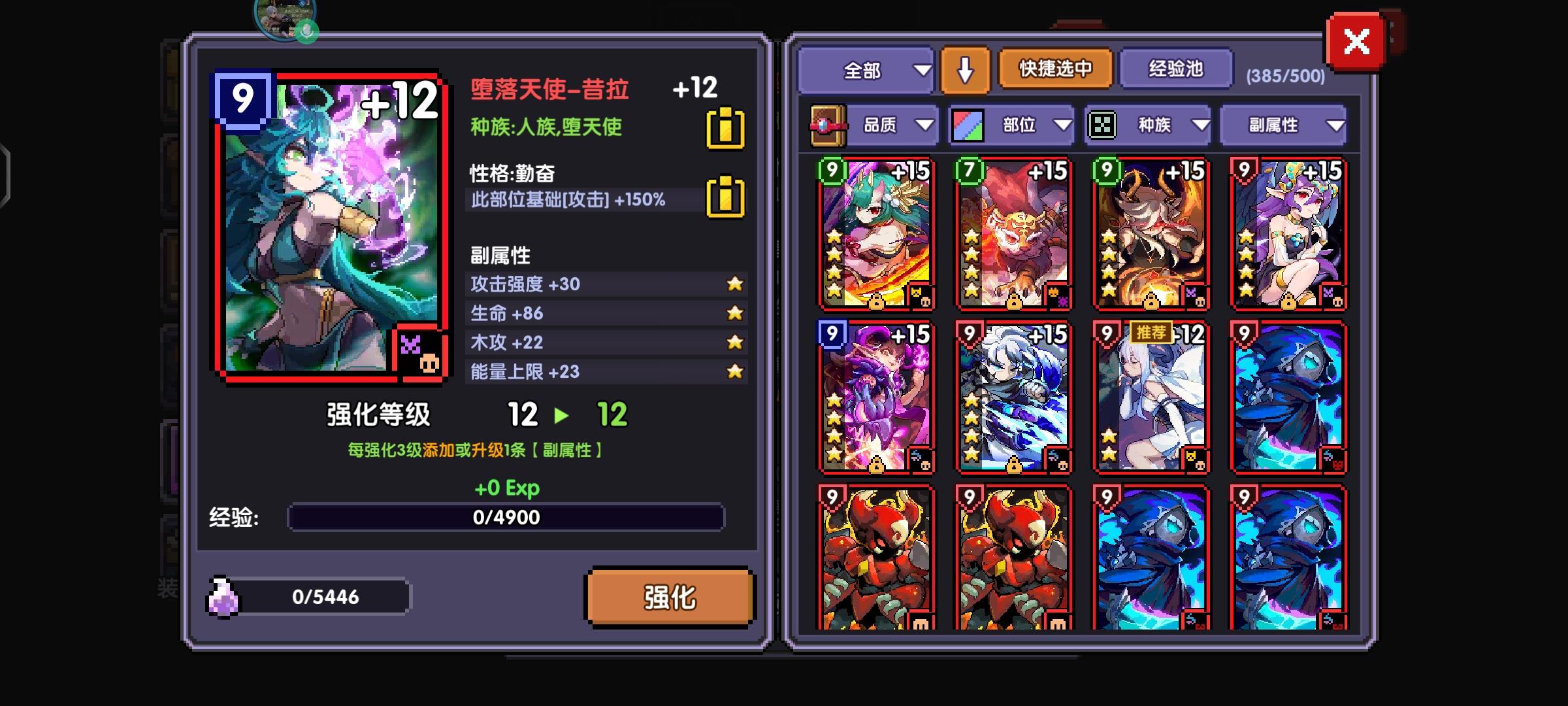1568x706 pixels.
Task: Click the skull badge on the selected card portrait
Action: (428, 363)
